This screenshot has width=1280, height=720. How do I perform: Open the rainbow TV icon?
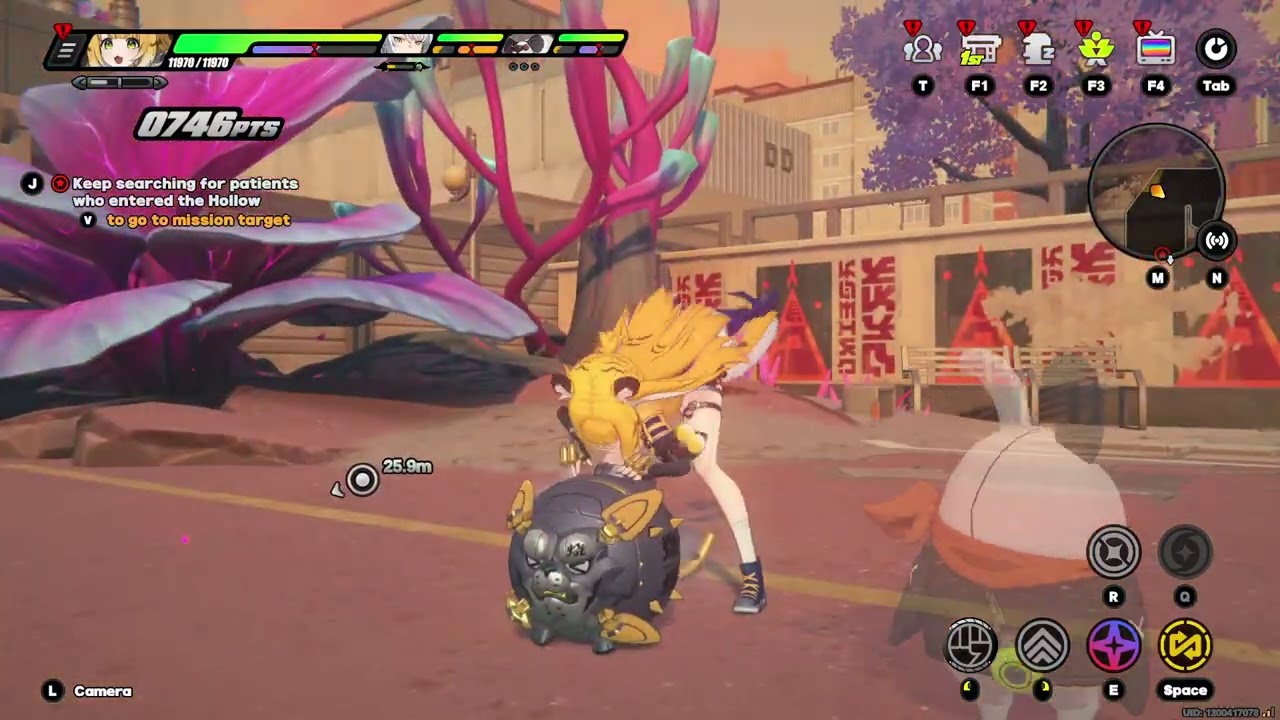[x=1156, y=49]
